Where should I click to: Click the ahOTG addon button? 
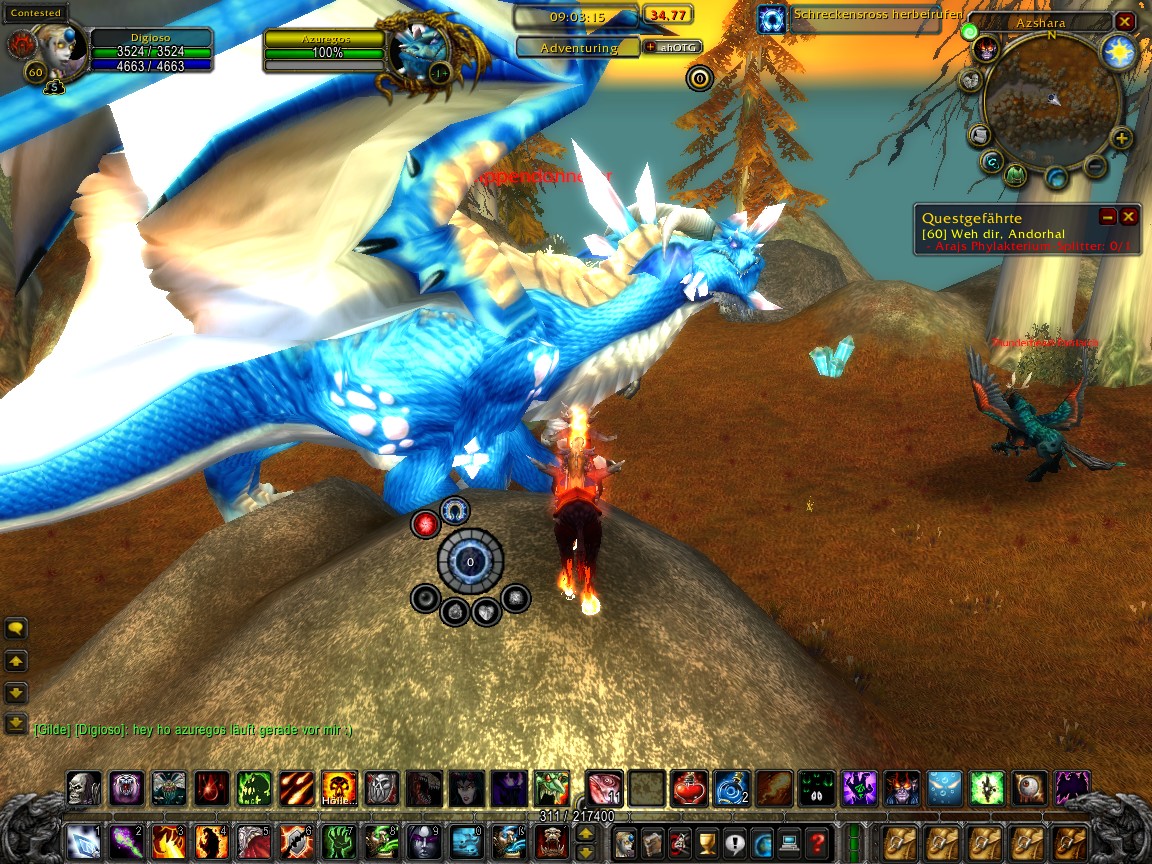(x=673, y=47)
